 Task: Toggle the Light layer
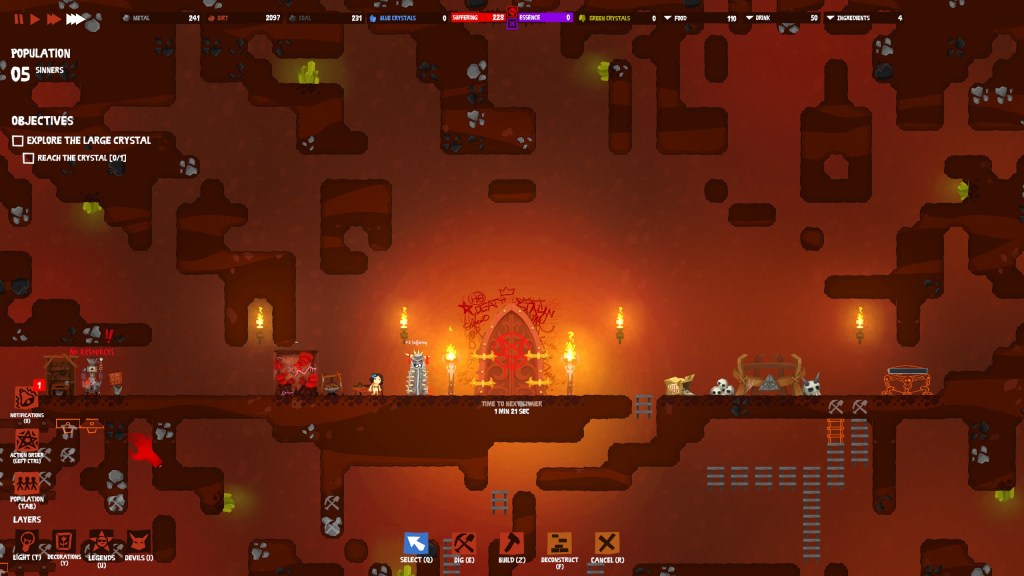coord(27,541)
